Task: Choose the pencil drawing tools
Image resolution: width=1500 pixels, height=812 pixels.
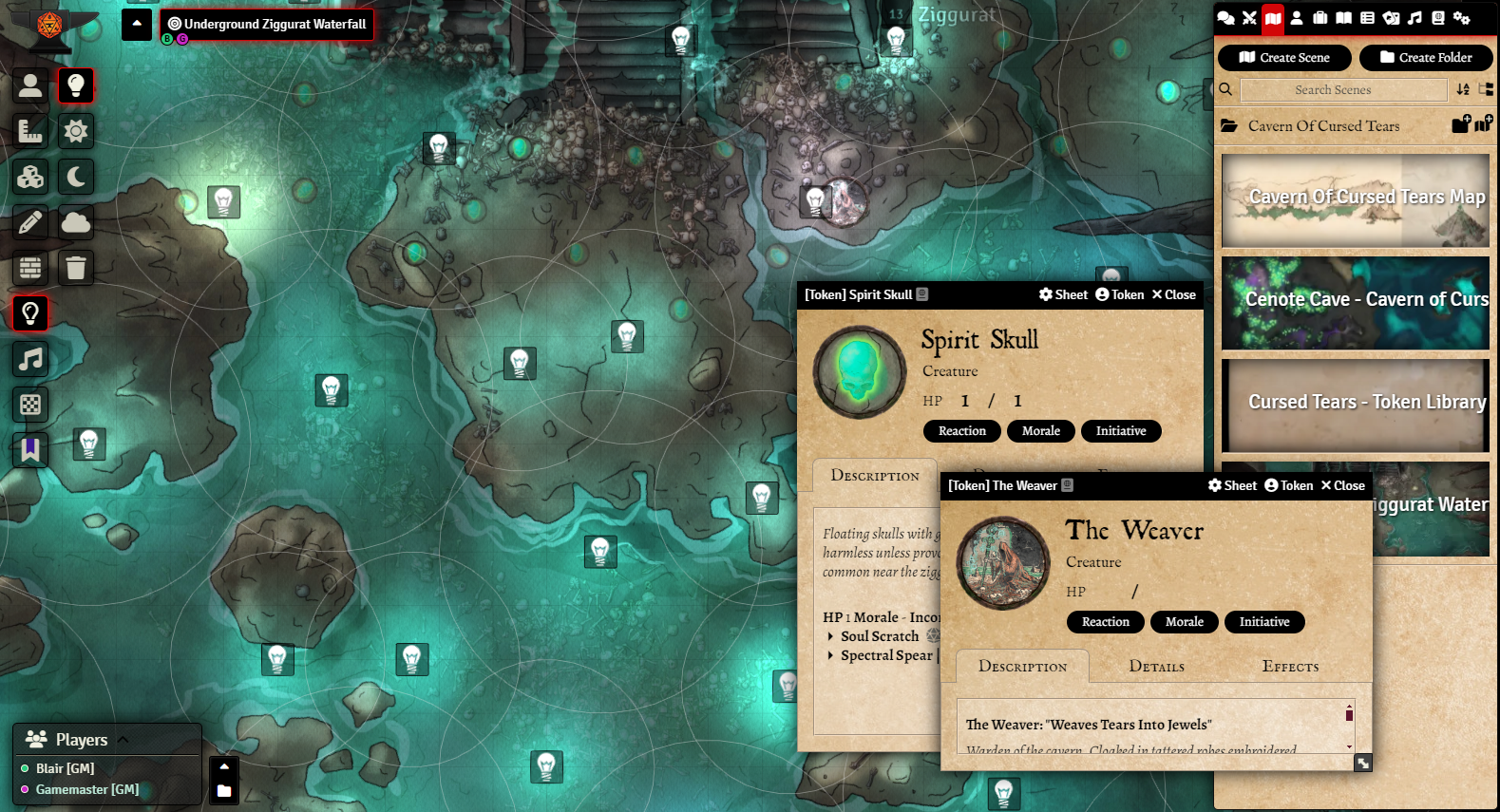Action: pos(30,222)
